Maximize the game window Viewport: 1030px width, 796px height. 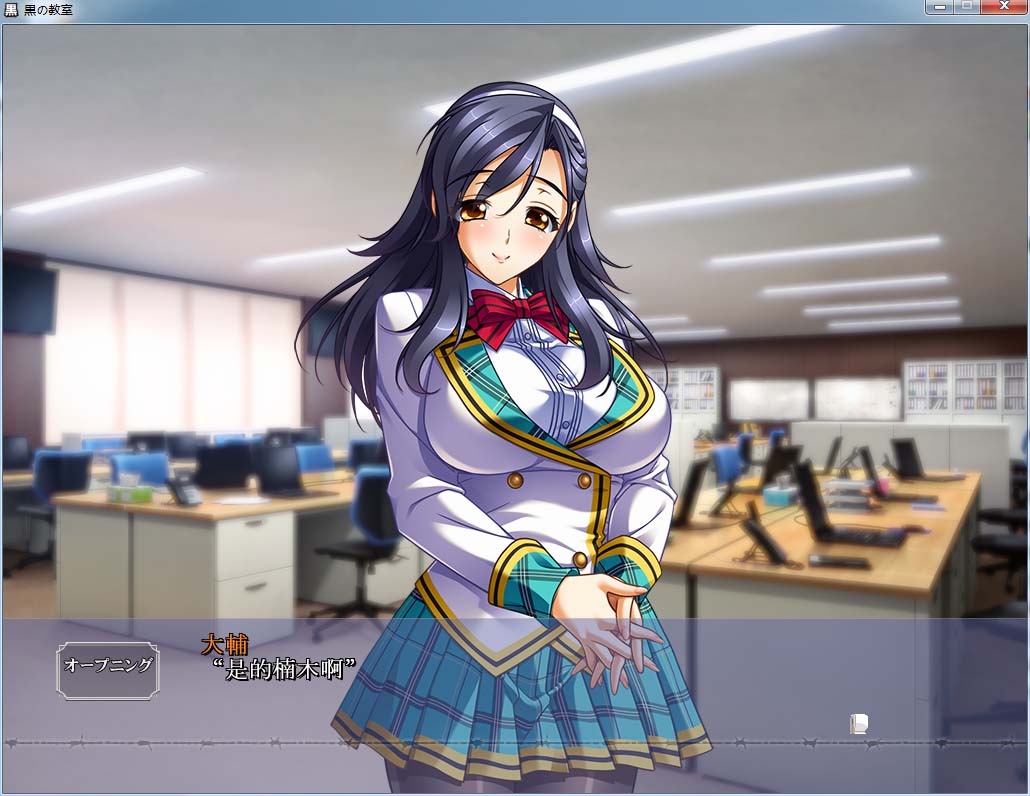[x=966, y=7]
